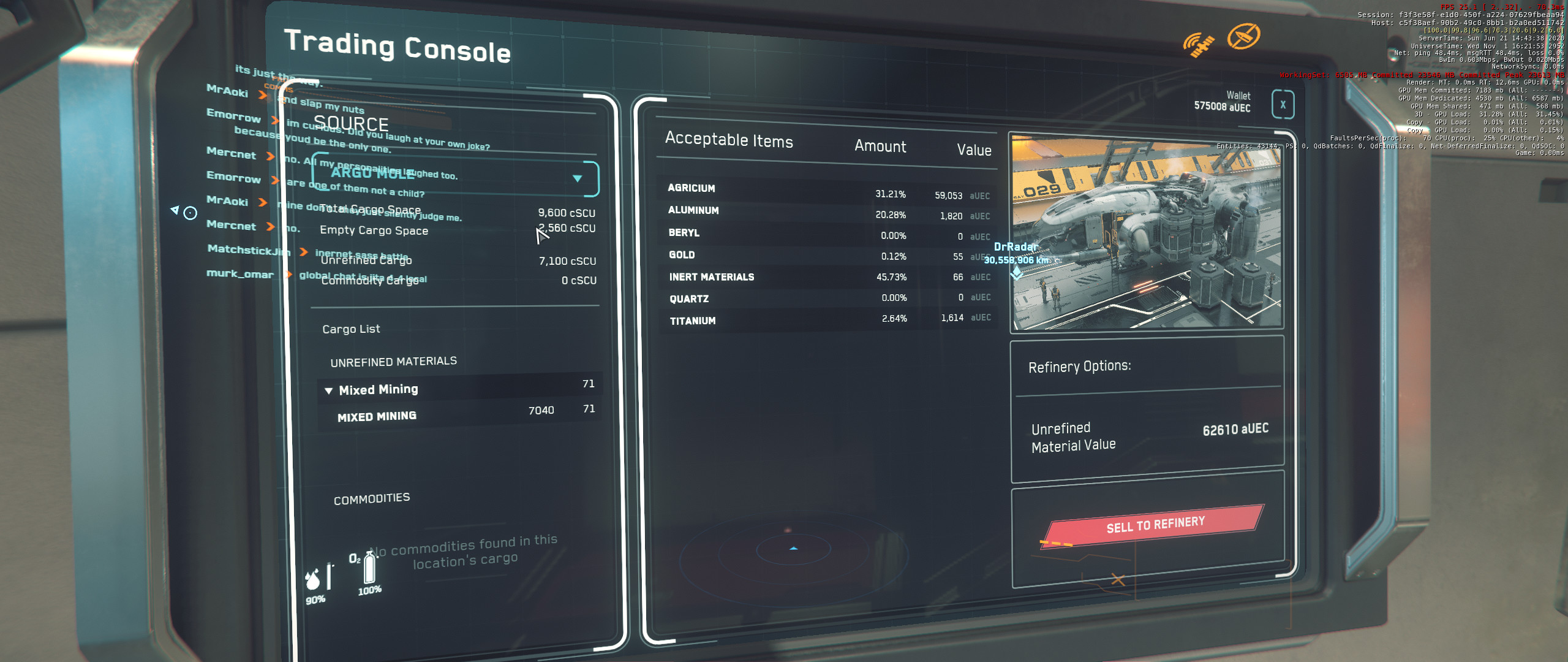This screenshot has width=1568, height=662.
Task: View the ship preview thumbnail
Action: (1145, 233)
